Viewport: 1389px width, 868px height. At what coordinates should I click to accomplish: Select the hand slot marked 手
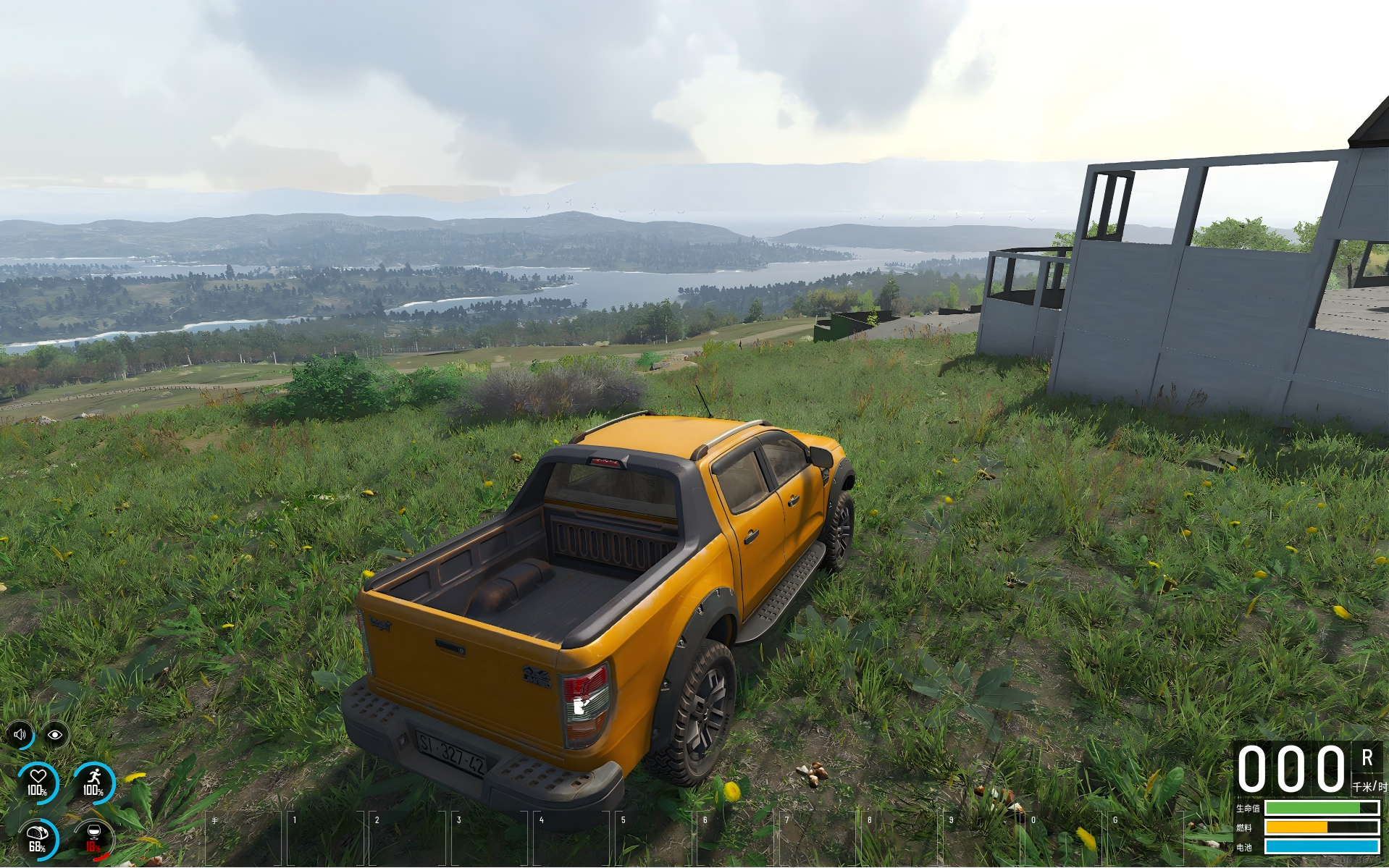245,838
